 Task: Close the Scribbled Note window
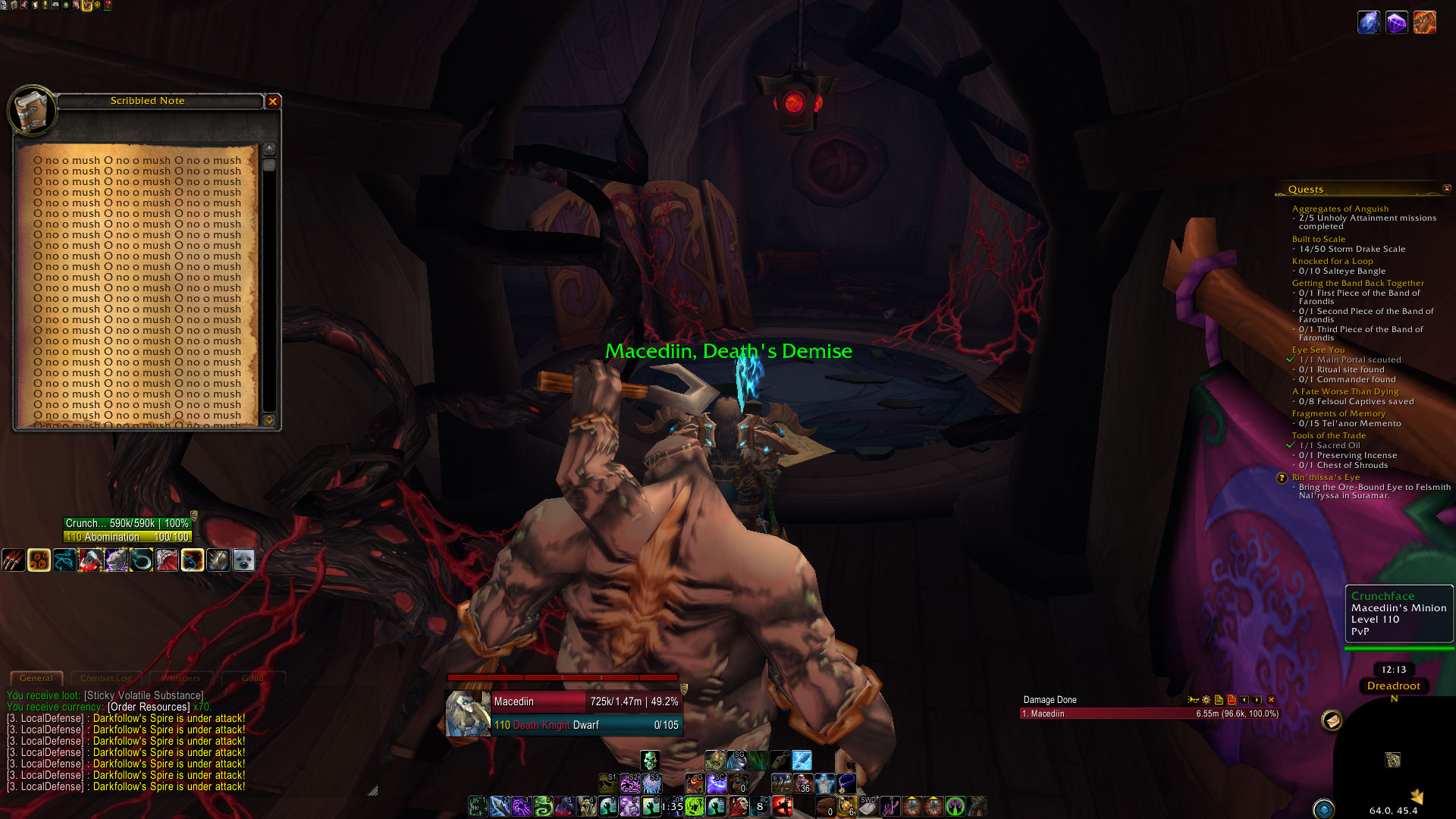pyautogui.click(x=273, y=101)
